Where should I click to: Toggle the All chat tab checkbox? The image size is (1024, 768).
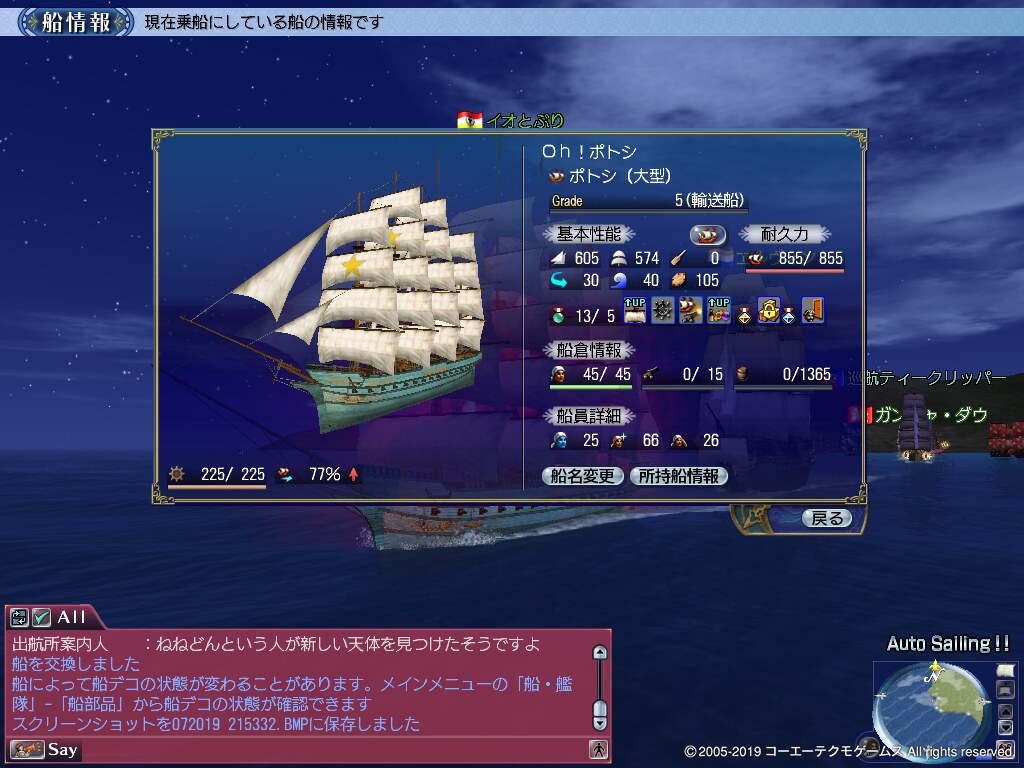pyautogui.click(x=41, y=618)
